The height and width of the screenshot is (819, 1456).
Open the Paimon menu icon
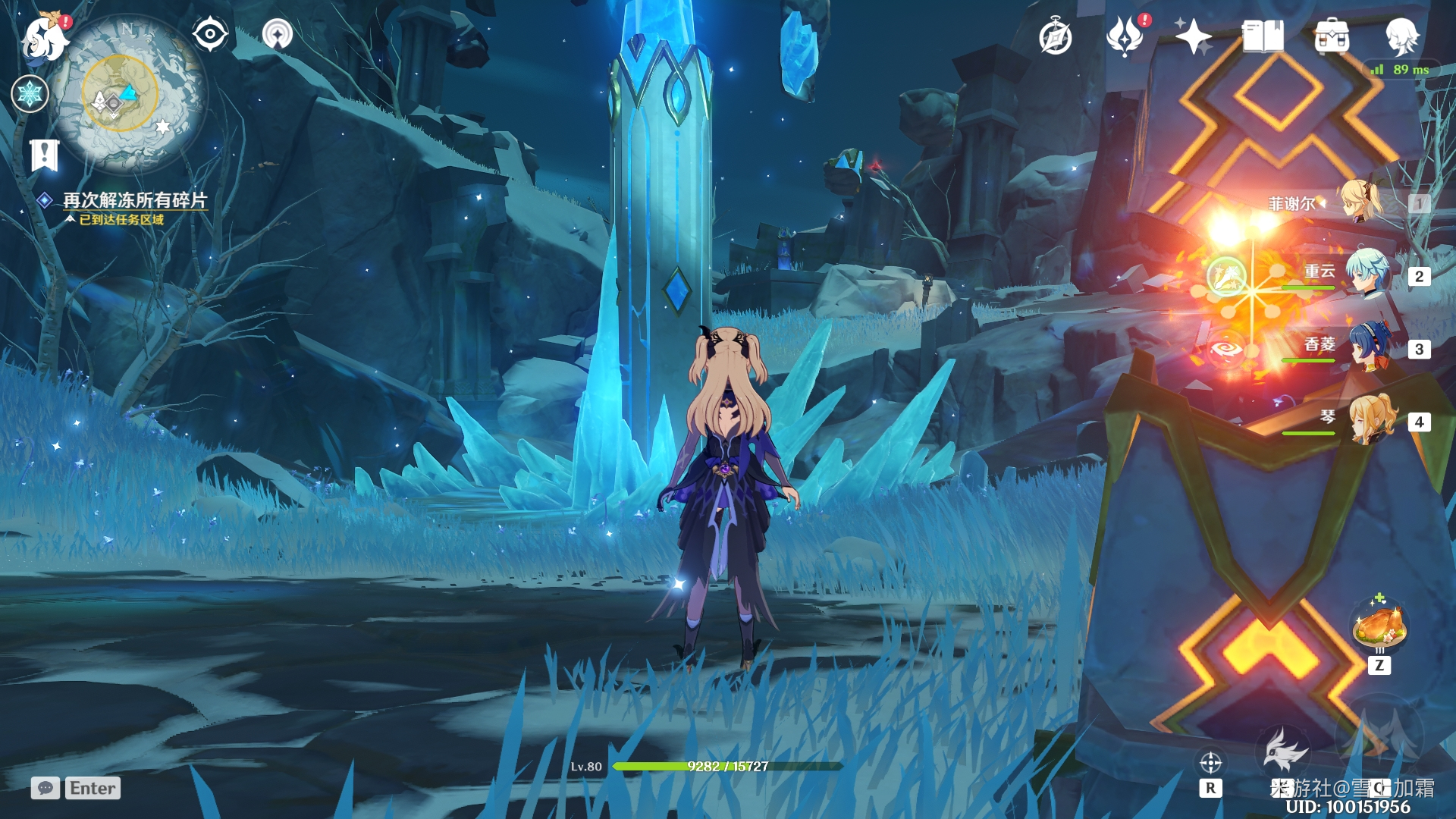click(x=45, y=38)
